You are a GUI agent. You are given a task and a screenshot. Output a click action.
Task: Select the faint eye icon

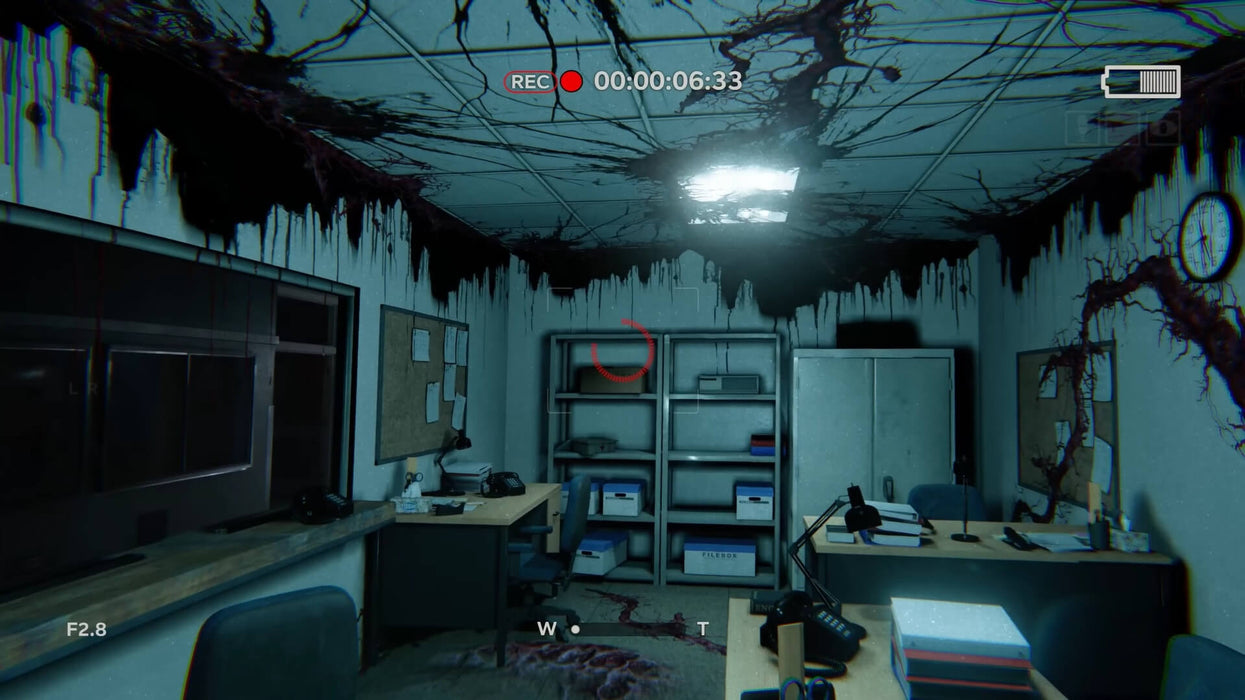pos(1162,129)
